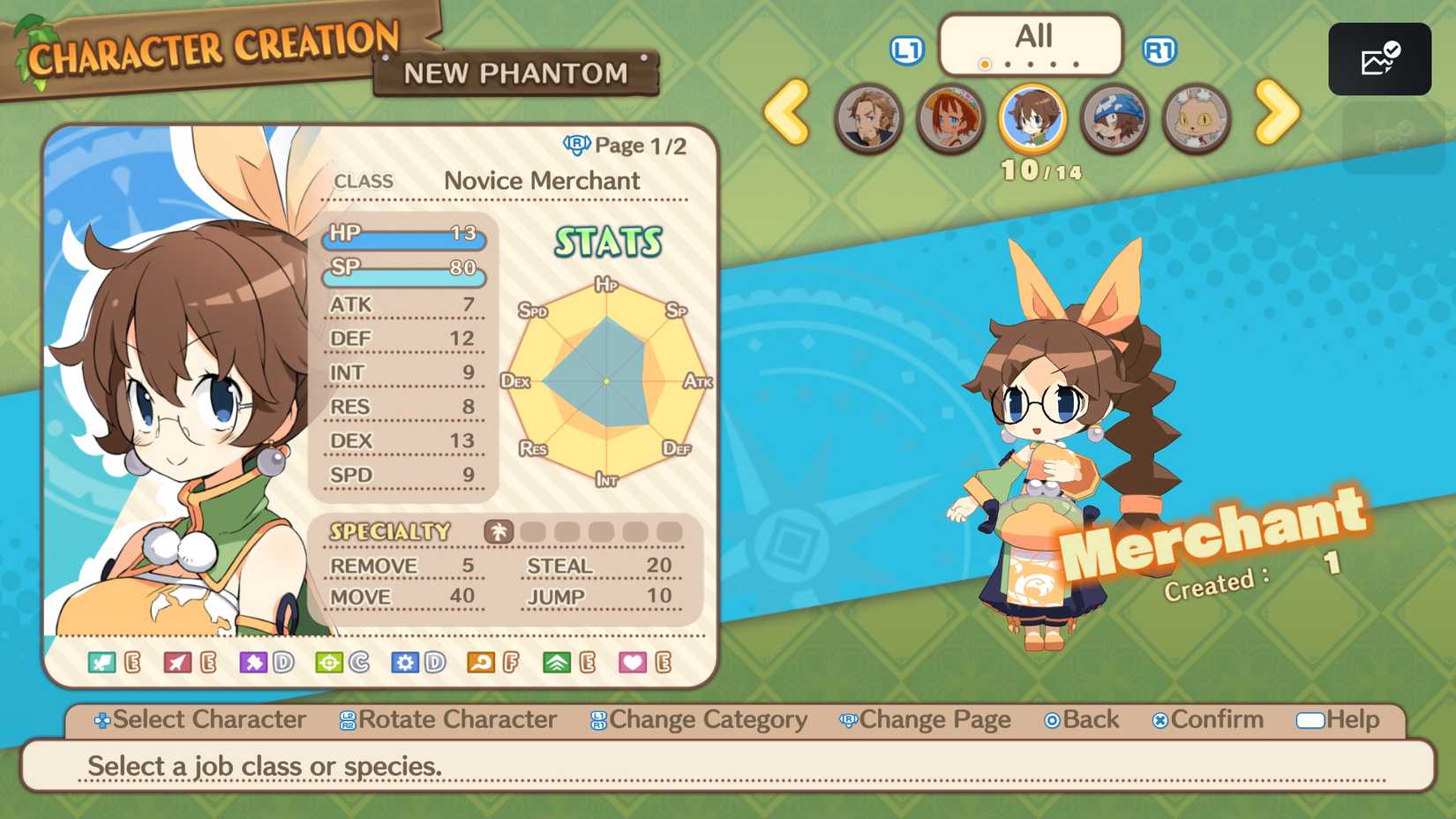Open the screenshot approval icon top right

[x=1380, y=58]
